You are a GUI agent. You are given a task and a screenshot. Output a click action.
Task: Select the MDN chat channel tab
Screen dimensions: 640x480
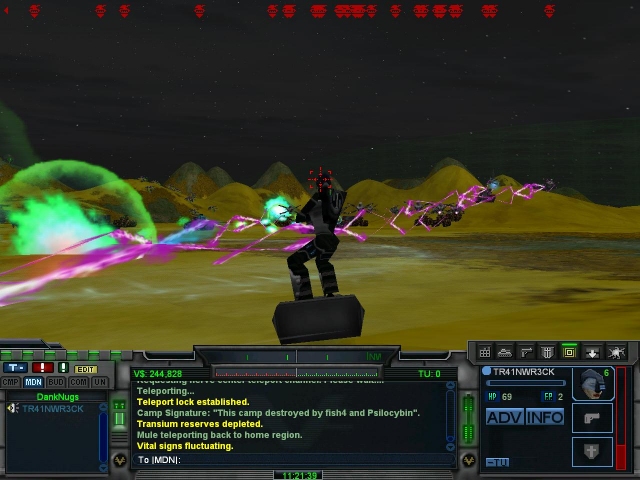click(x=34, y=382)
